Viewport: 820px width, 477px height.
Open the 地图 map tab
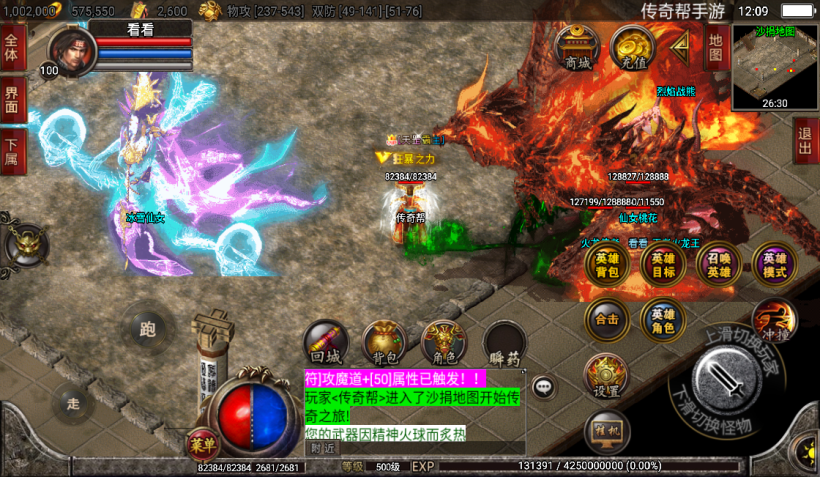(715, 48)
